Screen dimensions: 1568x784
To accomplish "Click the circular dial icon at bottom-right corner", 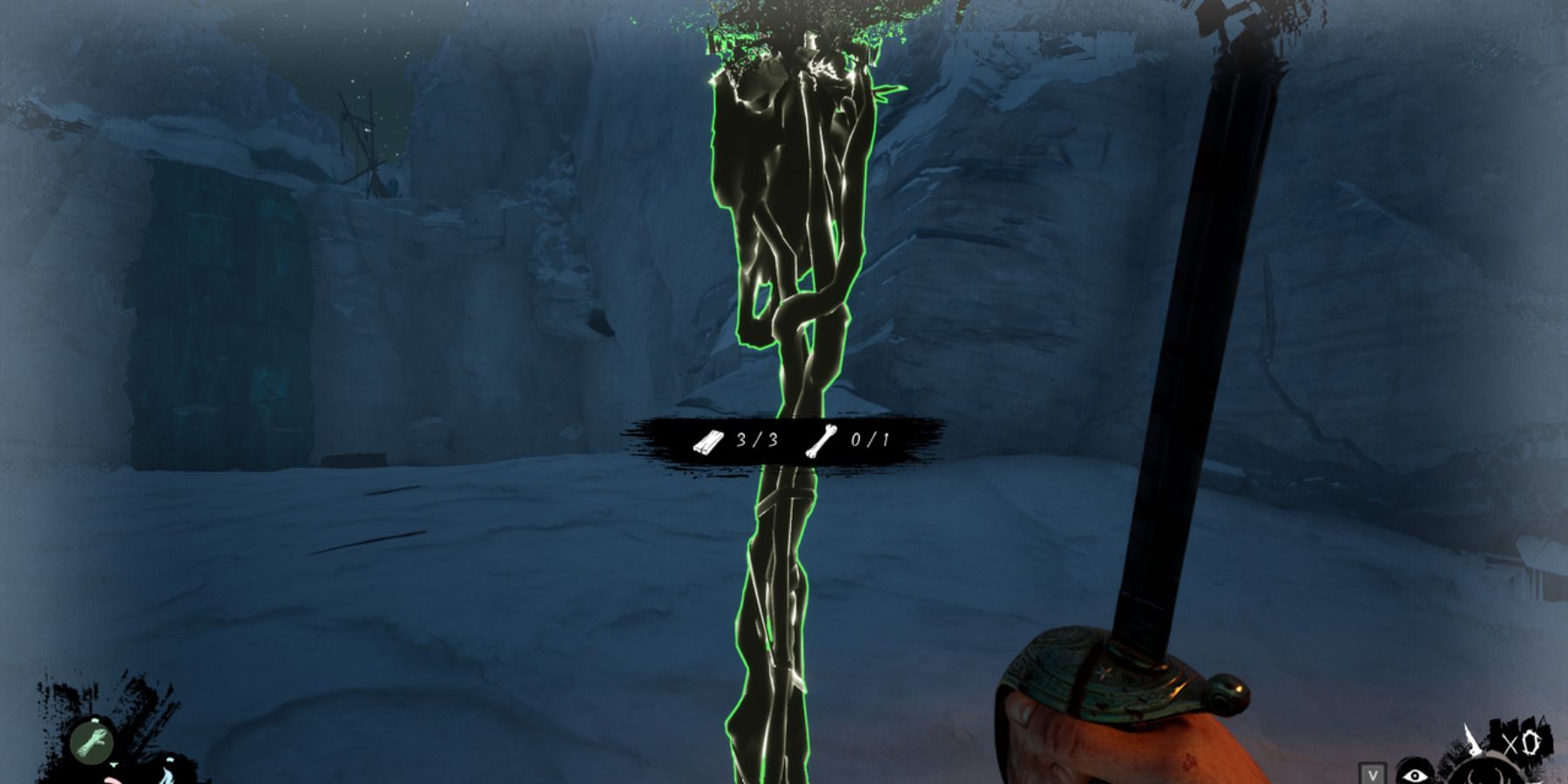I will coord(1487,777).
